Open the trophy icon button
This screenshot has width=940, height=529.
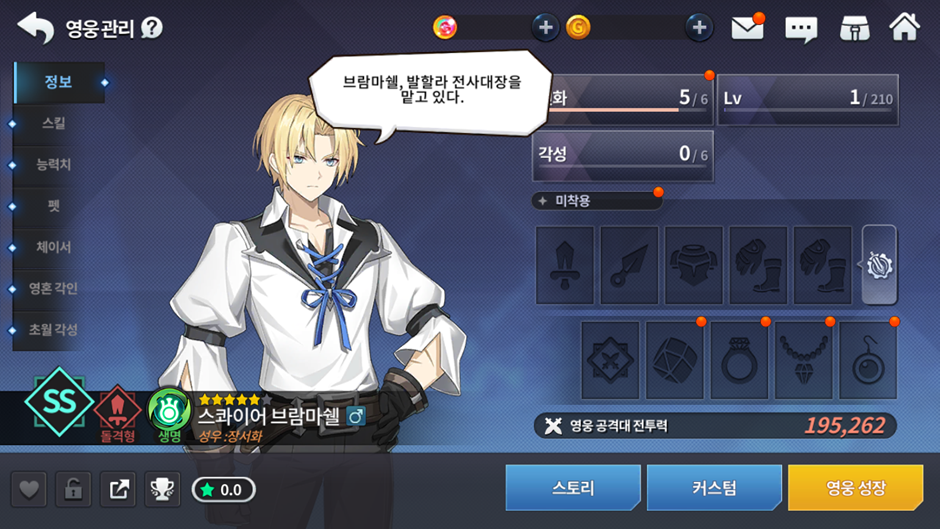(162, 489)
